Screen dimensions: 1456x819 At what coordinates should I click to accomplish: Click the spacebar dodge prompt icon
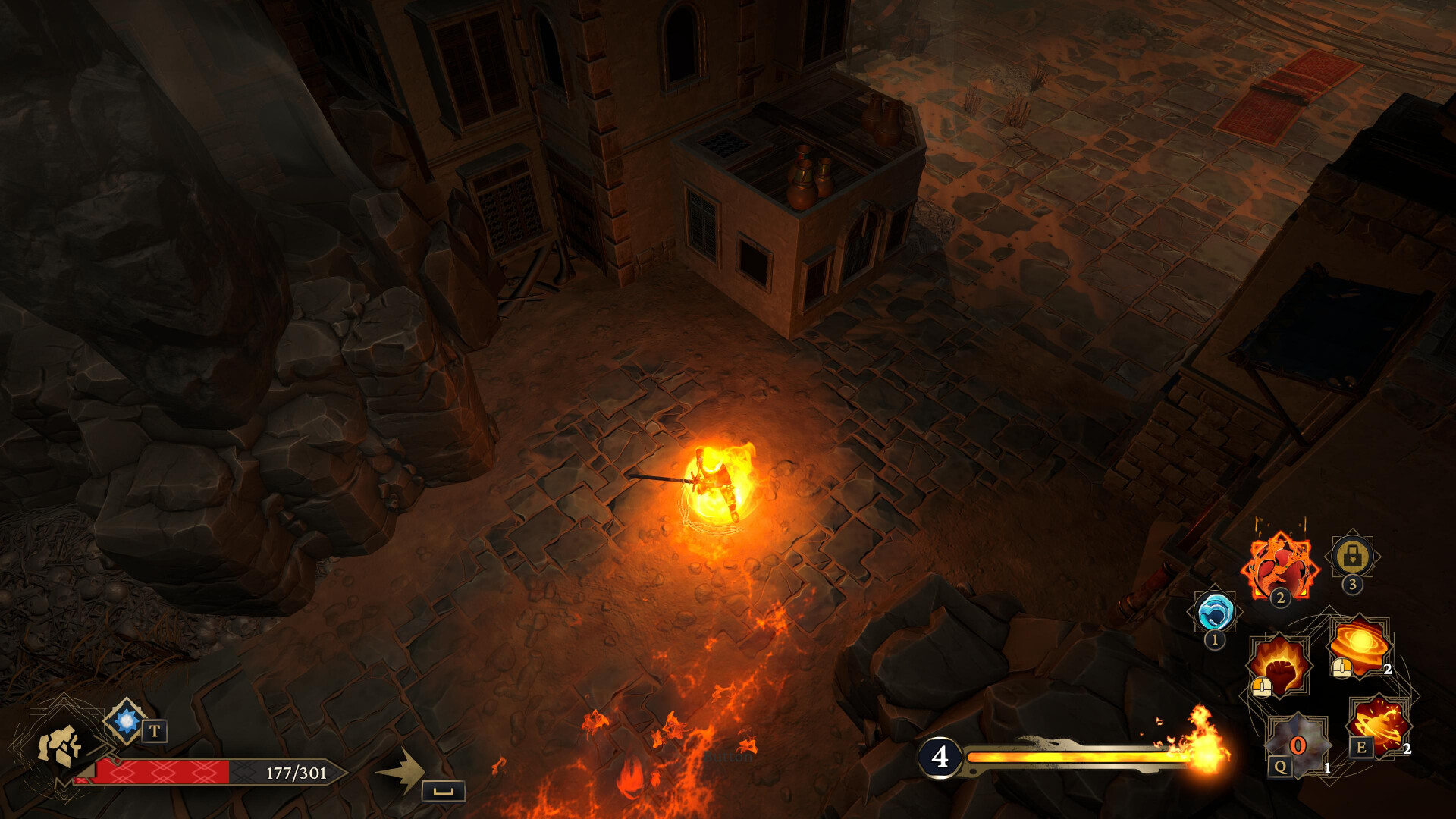pos(442,792)
